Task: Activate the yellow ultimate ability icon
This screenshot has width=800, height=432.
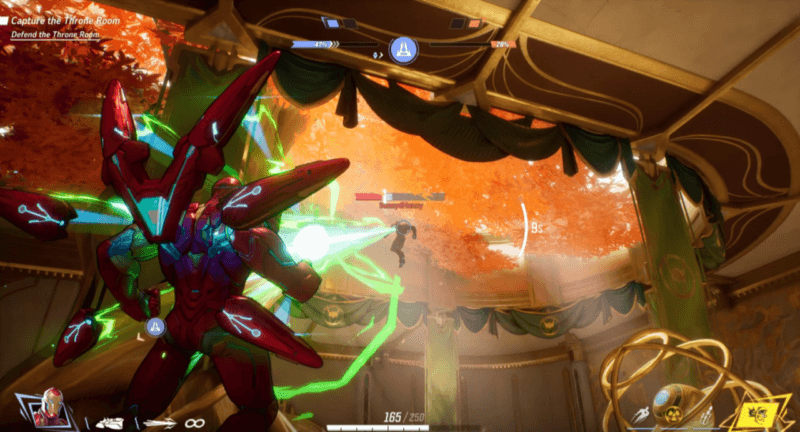Action: (757, 415)
